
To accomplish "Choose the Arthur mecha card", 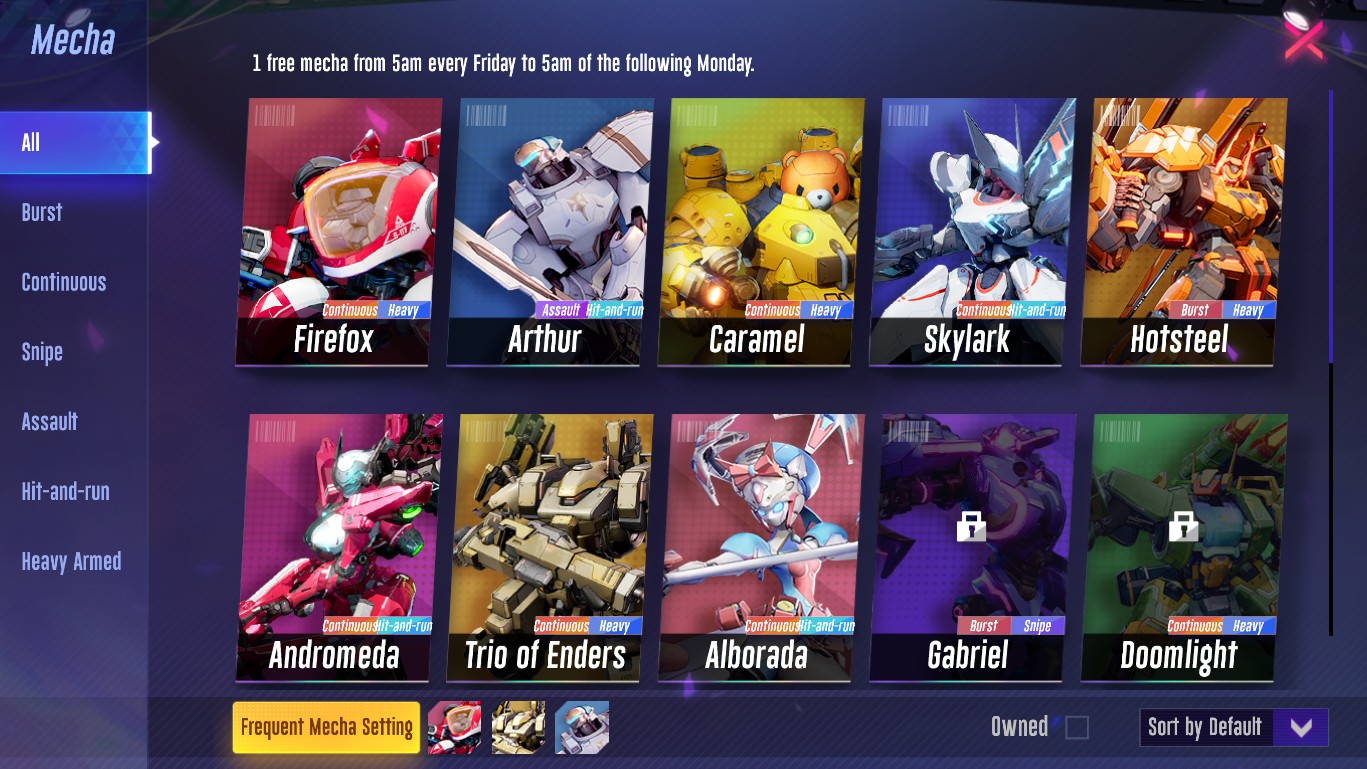I will click(x=549, y=231).
